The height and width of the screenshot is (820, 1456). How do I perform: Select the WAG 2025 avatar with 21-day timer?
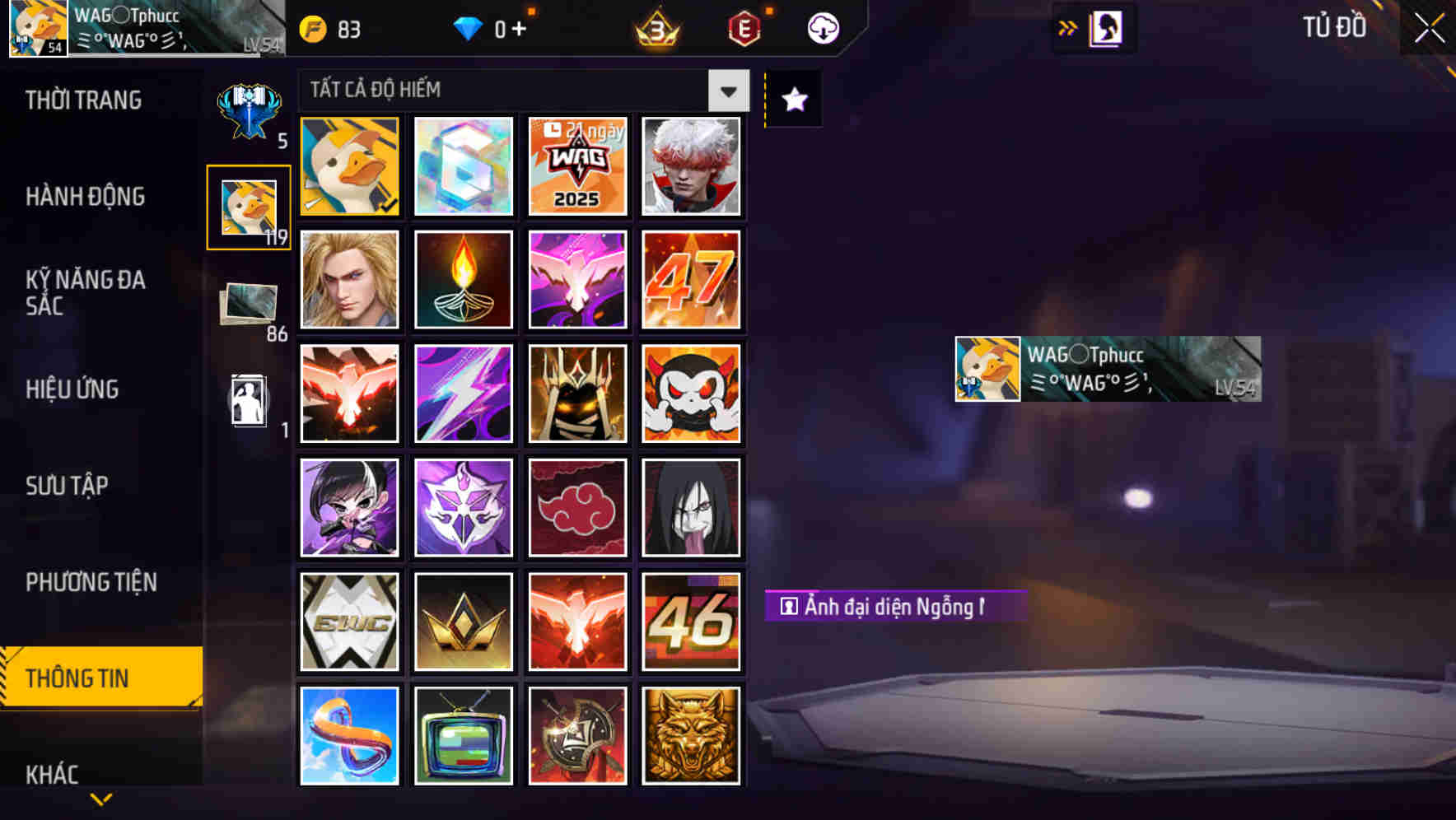[x=577, y=166]
